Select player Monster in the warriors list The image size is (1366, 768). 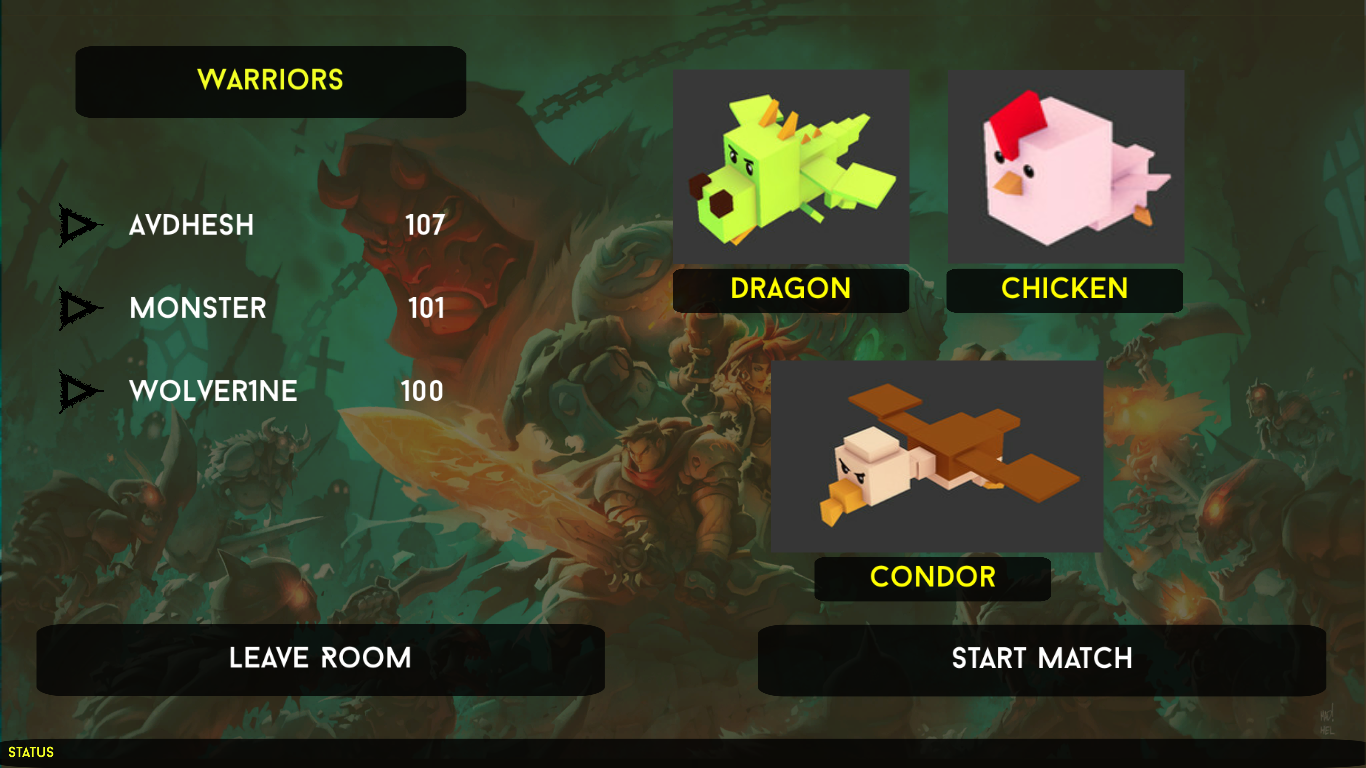tap(198, 308)
